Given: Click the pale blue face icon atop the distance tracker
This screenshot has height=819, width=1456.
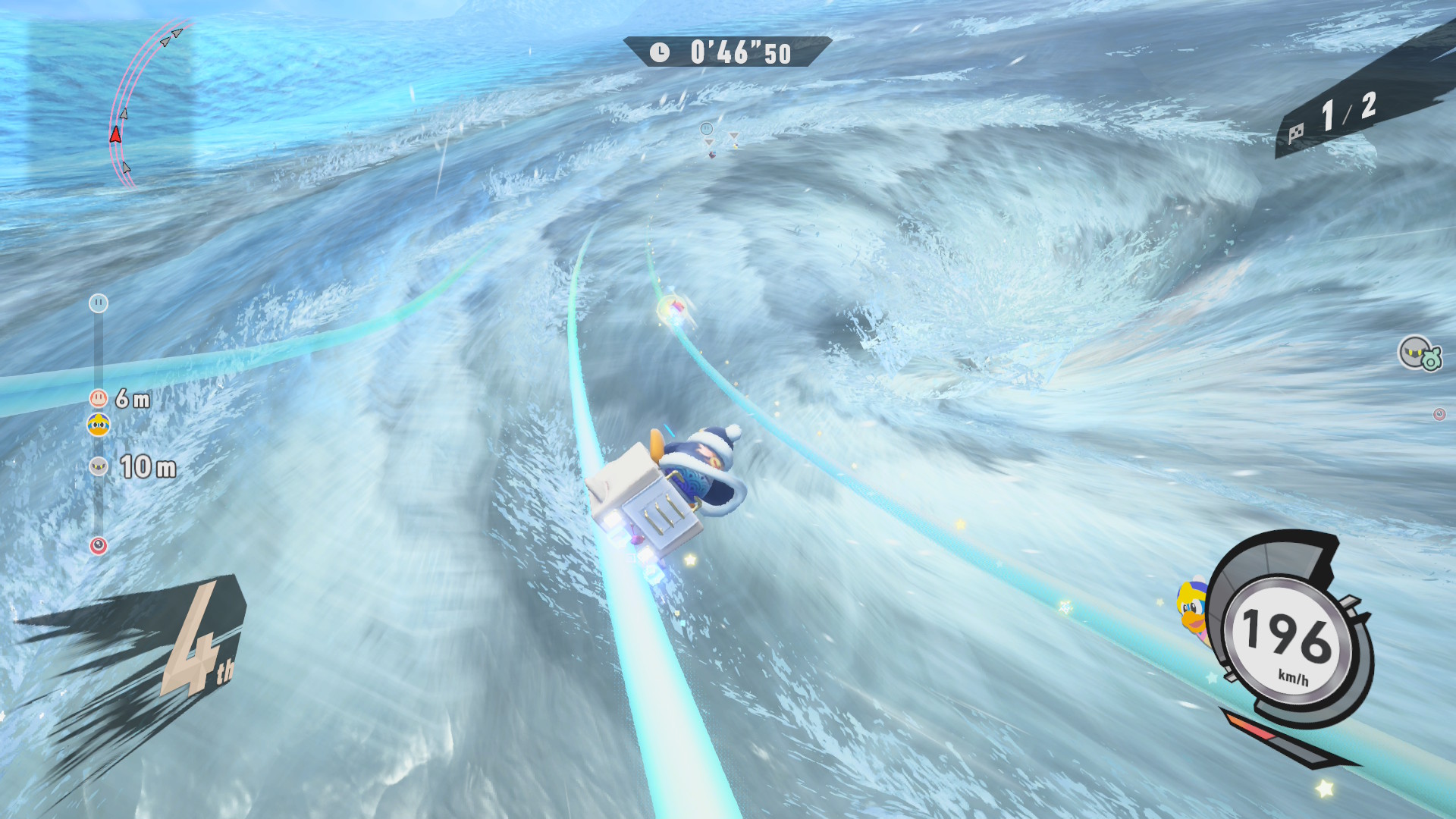Looking at the screenshot, I should (x=99, y=303).
